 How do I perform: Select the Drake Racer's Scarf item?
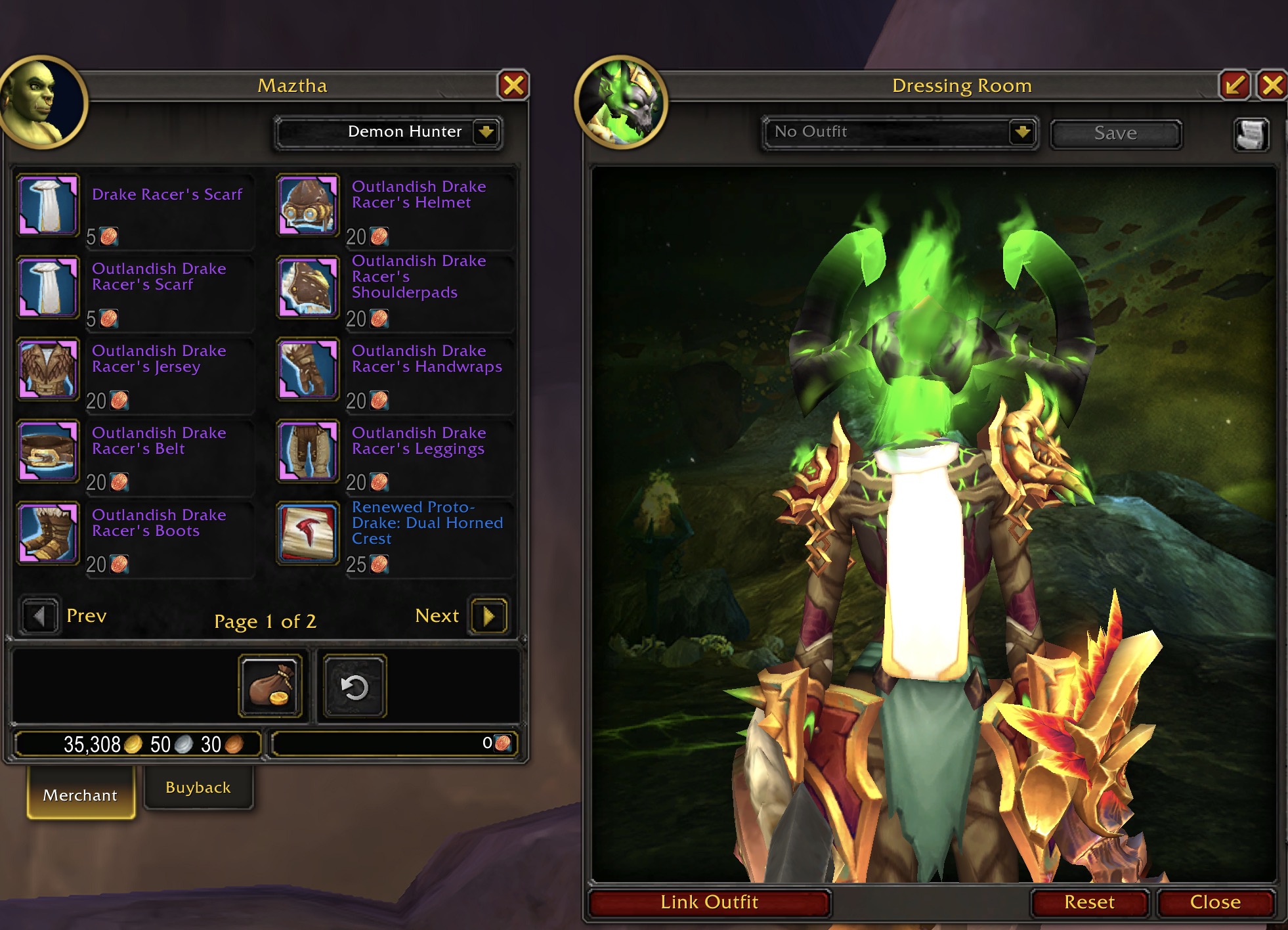point(48,204)
